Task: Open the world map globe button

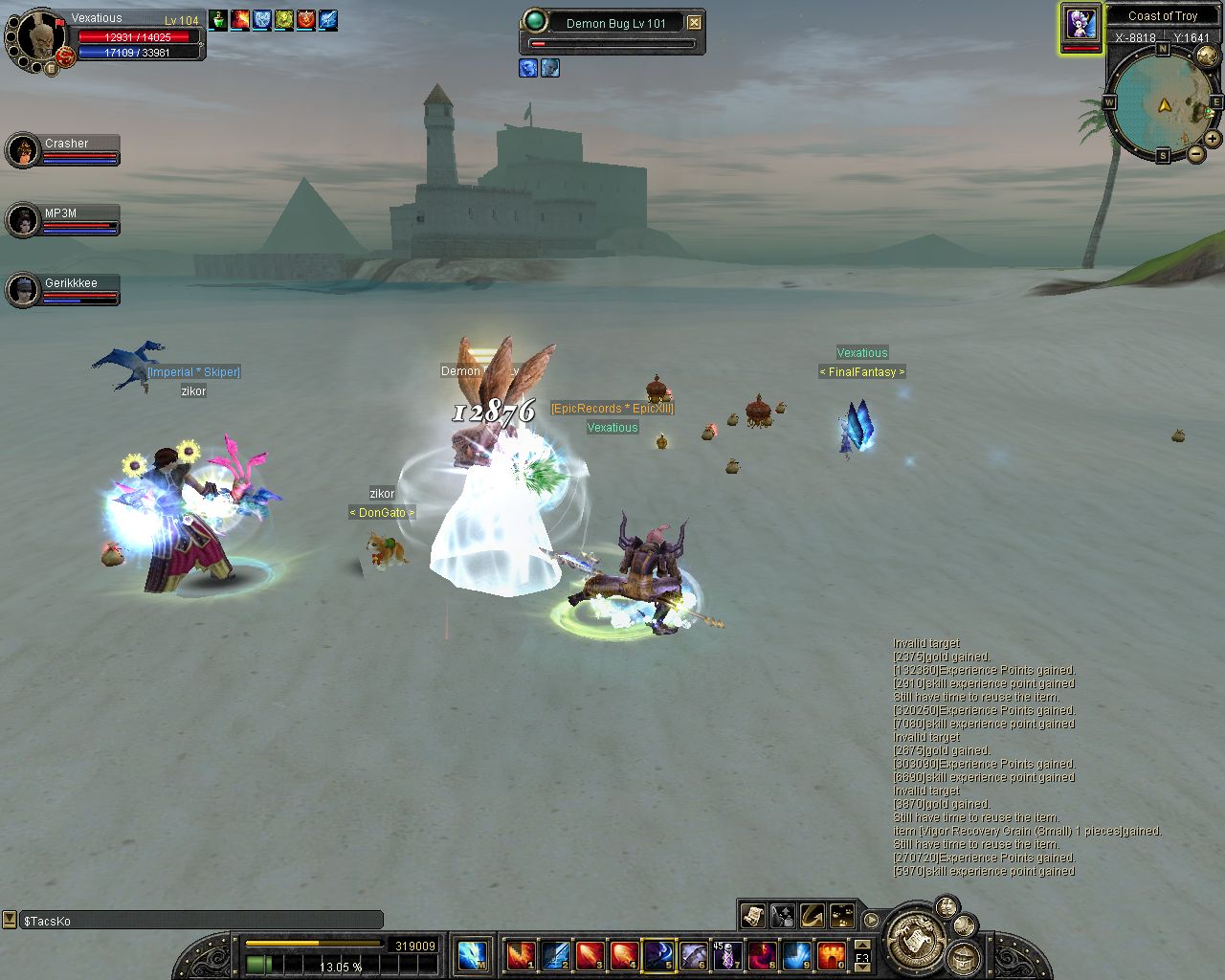Action: [1207, 57]
